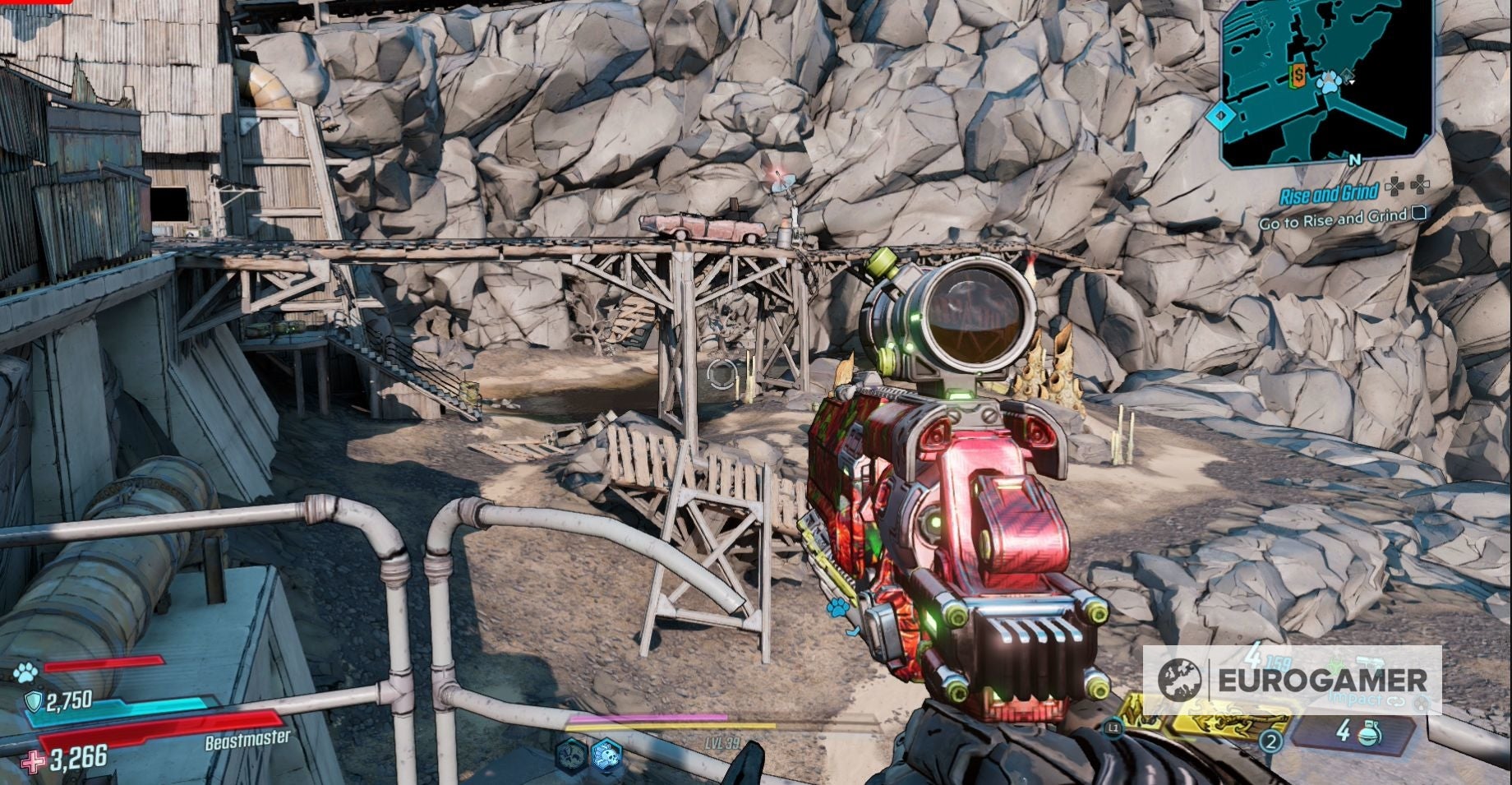1512x785 pixels.
Task: Toggle the weapon swap arrows beside Impact
Action: click(1394, 701)
